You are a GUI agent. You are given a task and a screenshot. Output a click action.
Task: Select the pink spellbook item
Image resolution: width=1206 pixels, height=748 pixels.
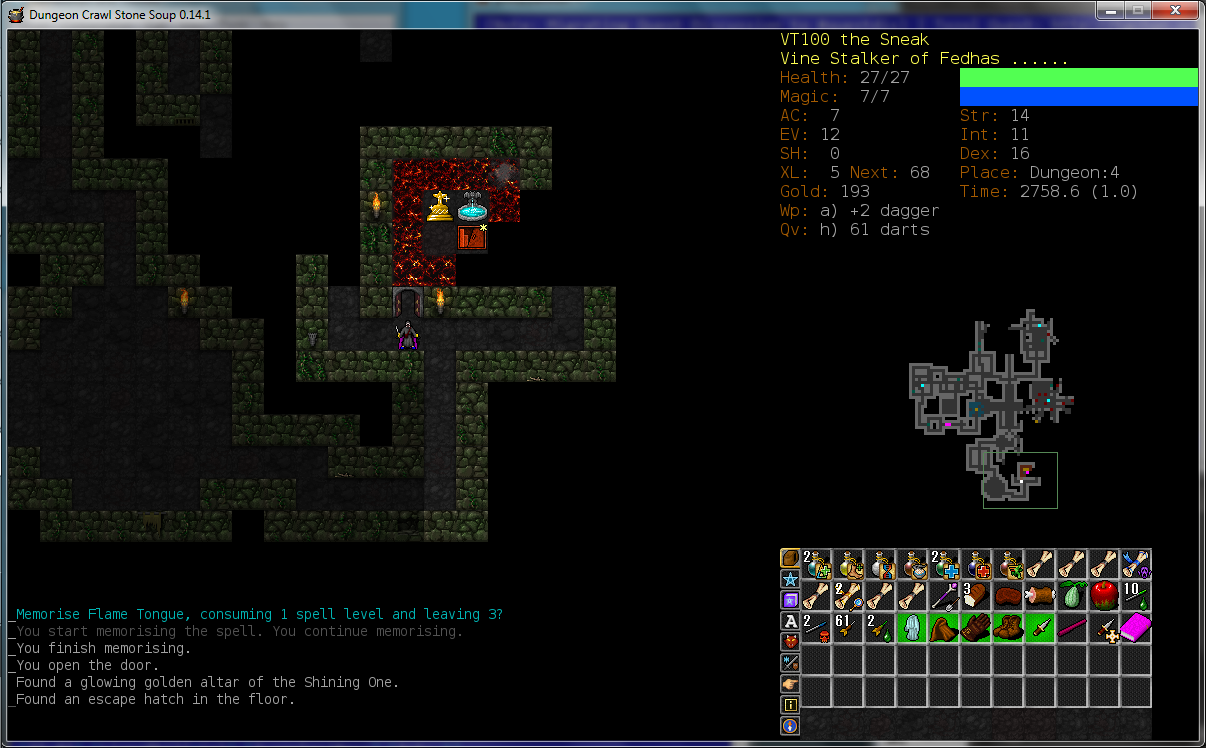coord(1136,628)
